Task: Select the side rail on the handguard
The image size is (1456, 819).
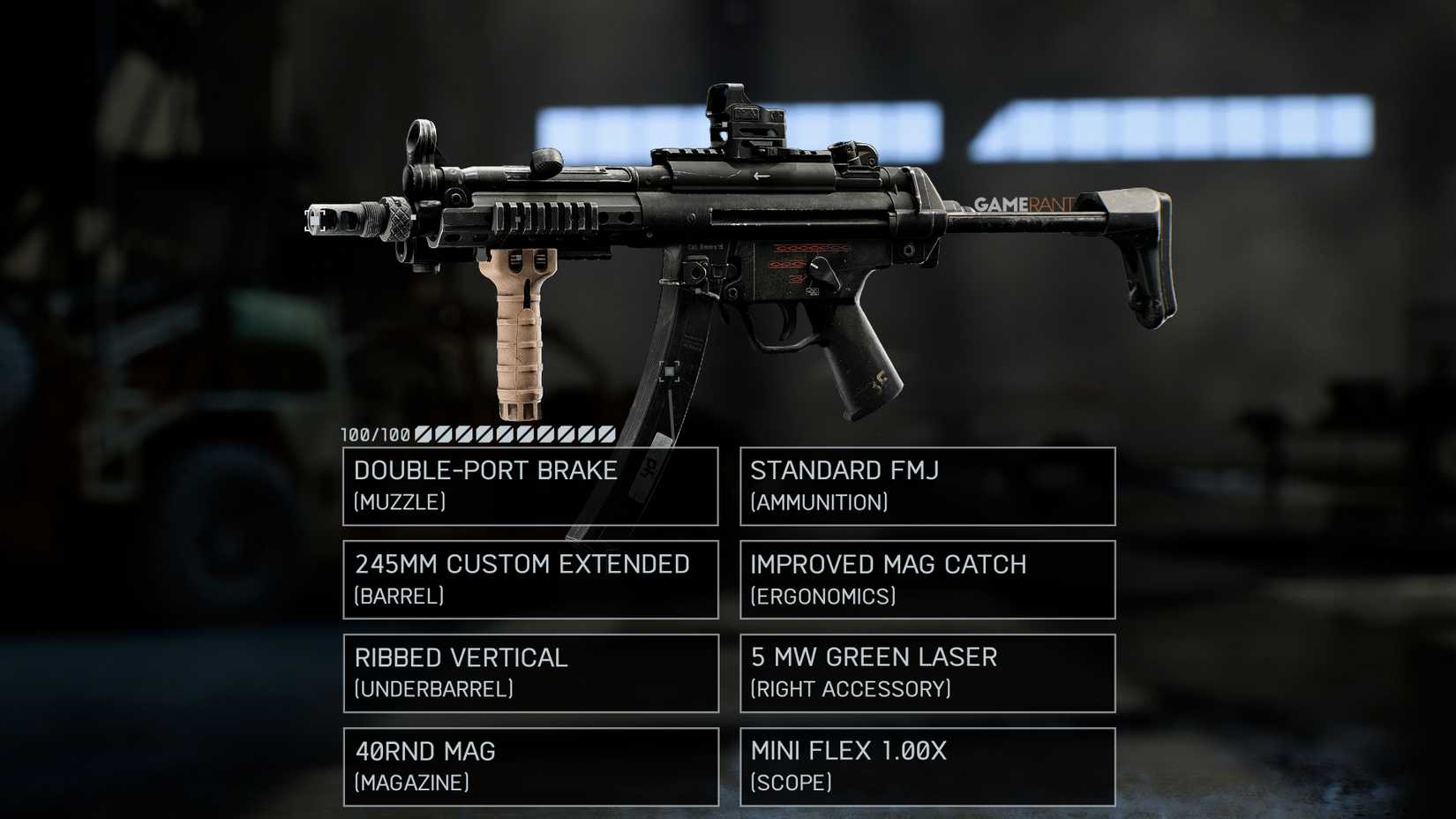Action: pos(543,216)
